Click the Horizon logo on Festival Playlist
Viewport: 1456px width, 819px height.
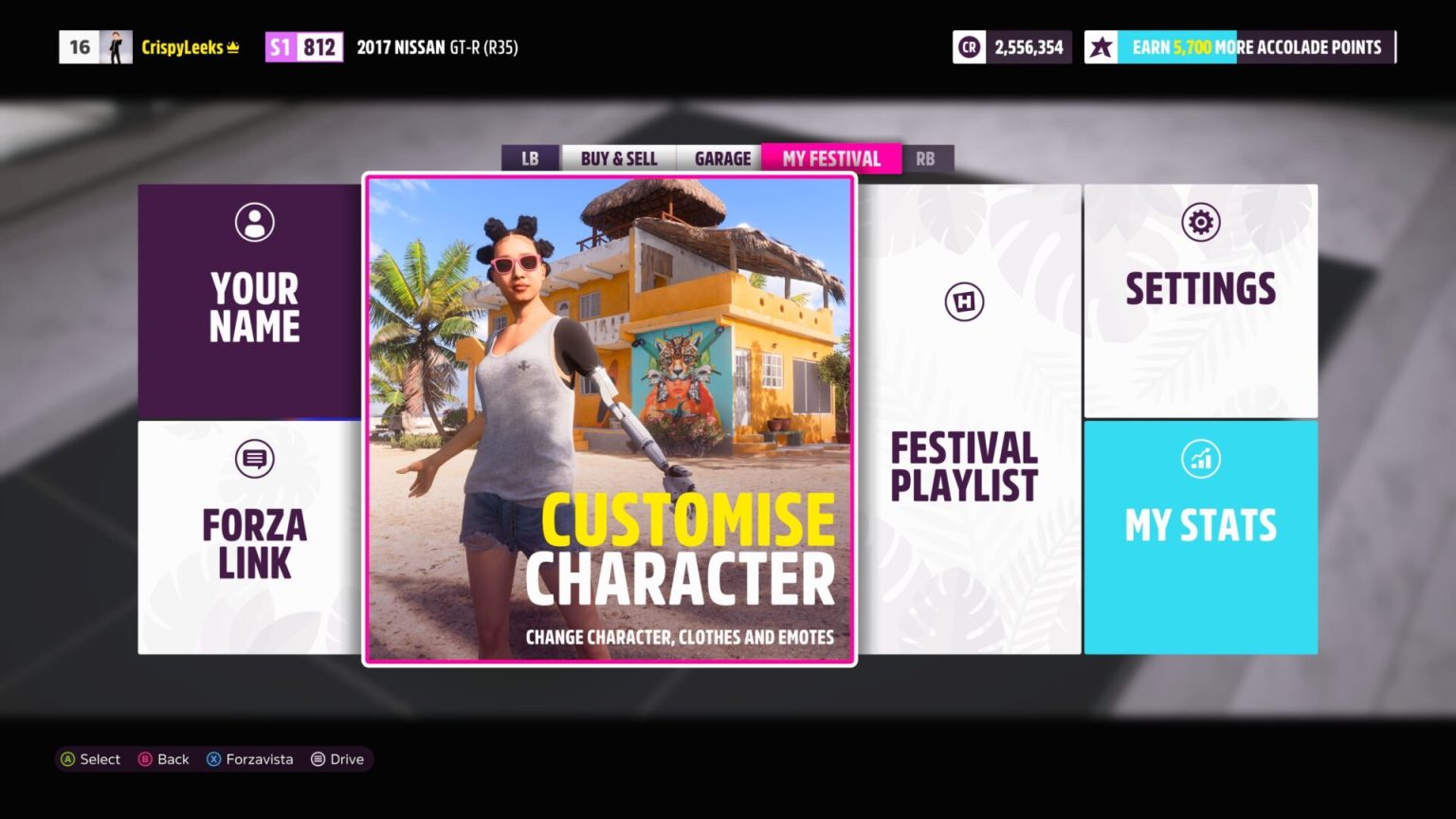coord(964,301)
